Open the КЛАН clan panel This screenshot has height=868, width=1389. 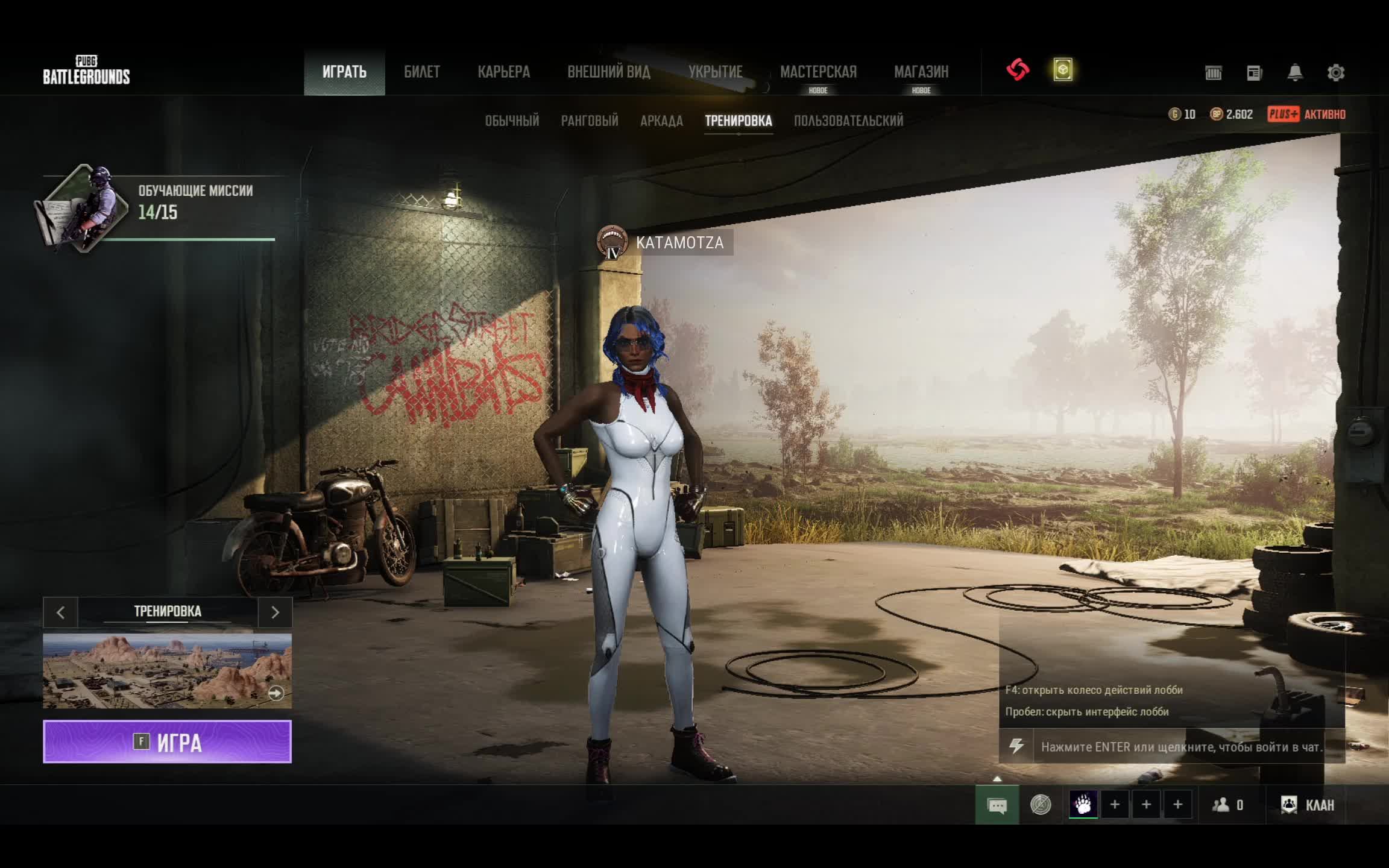(1307, 805)
